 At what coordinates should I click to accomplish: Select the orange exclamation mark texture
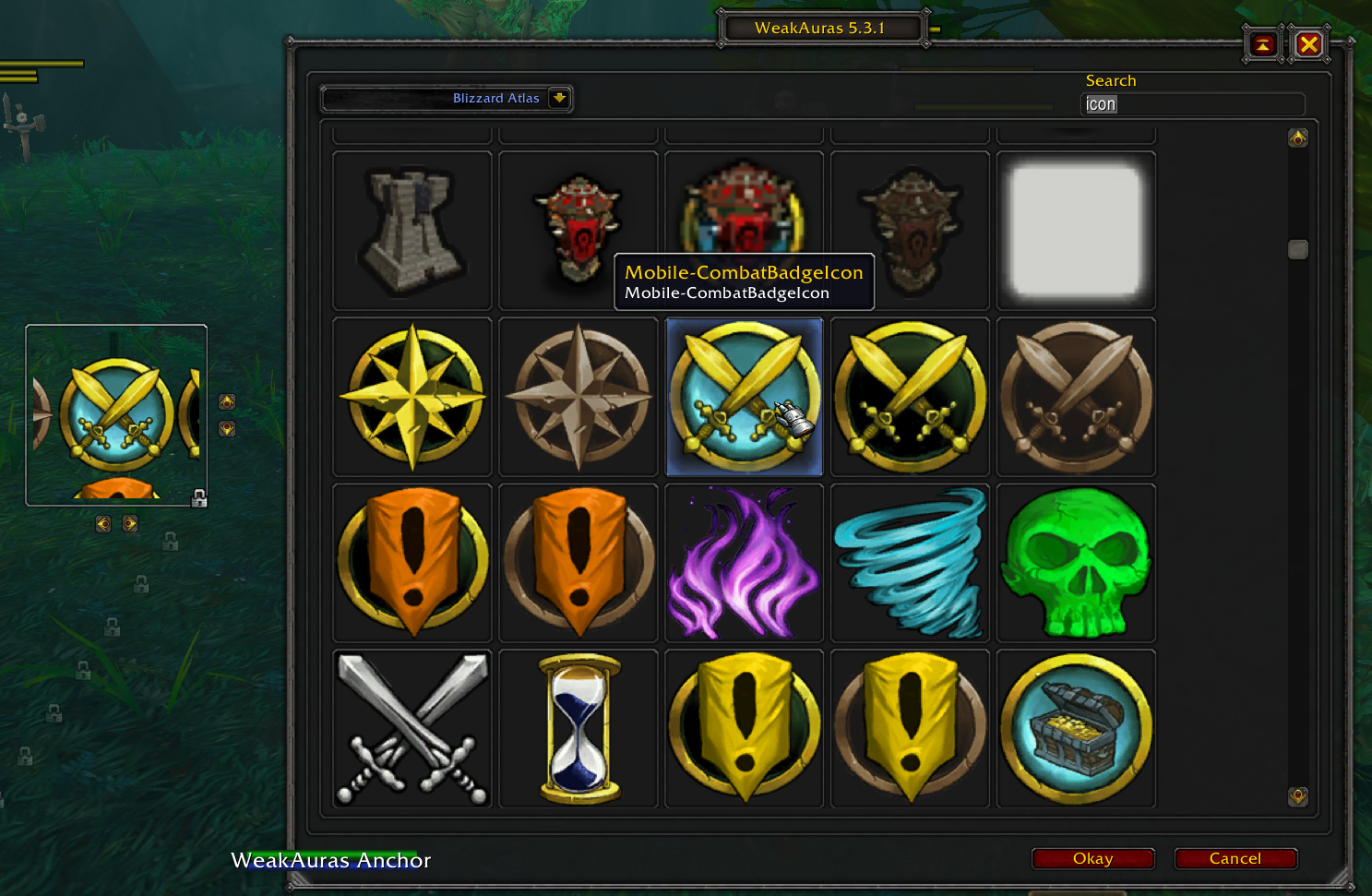click(x=412, y=563)
